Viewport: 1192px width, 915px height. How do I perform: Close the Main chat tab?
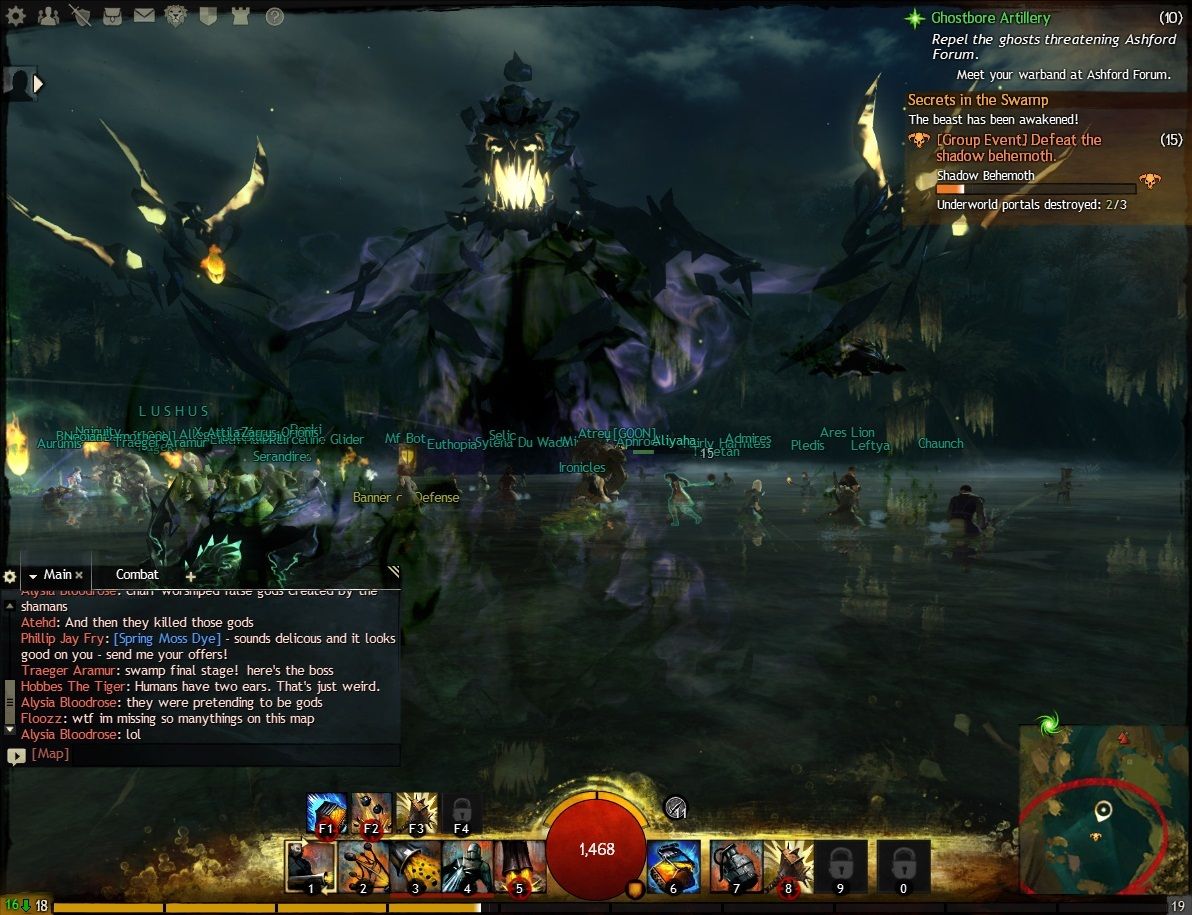click(79, 576)
